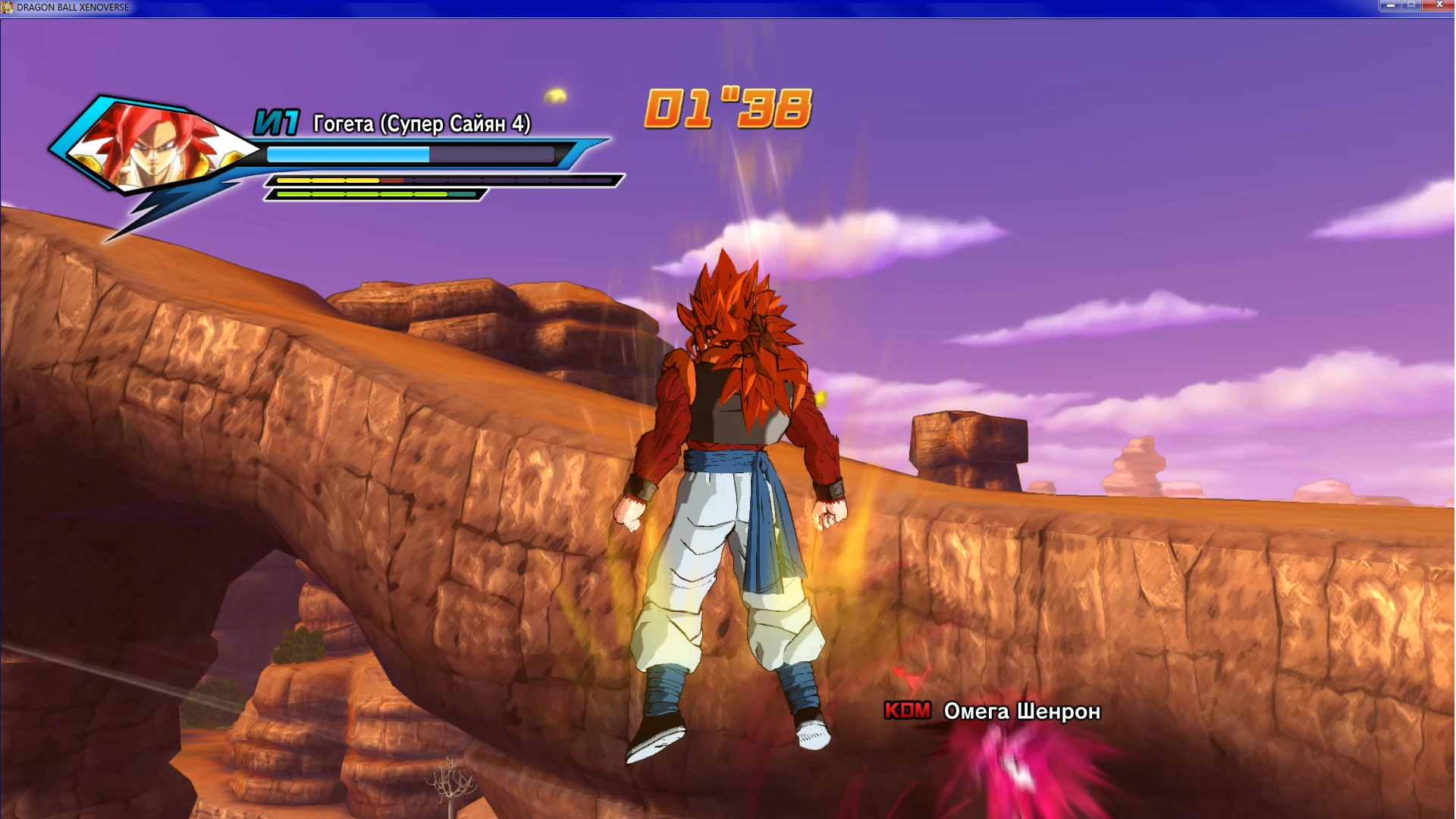The height and width of the screenshot is (819, 1456).
Task: Click the maximize button on the game window
Action: tap(1411, 6)
